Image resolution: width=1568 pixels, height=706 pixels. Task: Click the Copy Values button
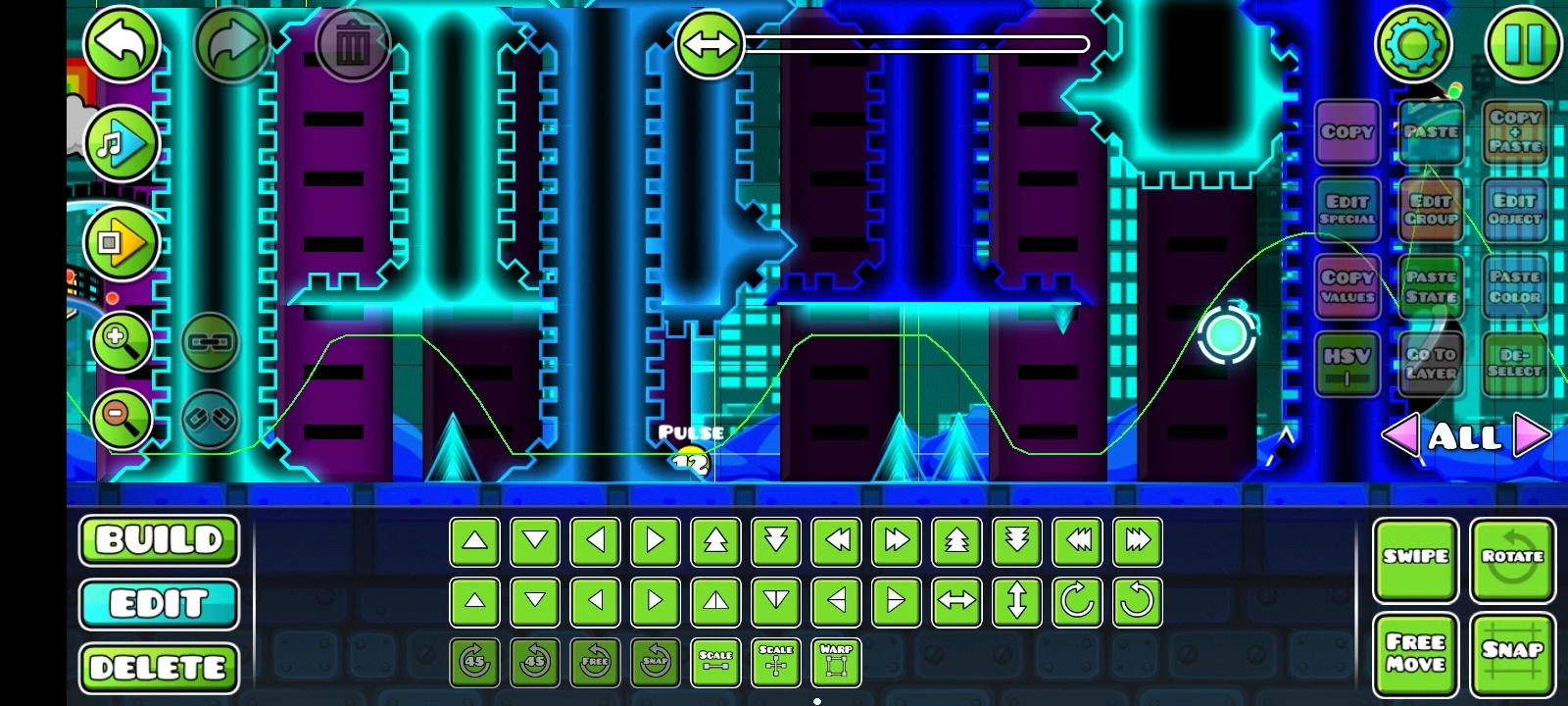click(1347, 285)
